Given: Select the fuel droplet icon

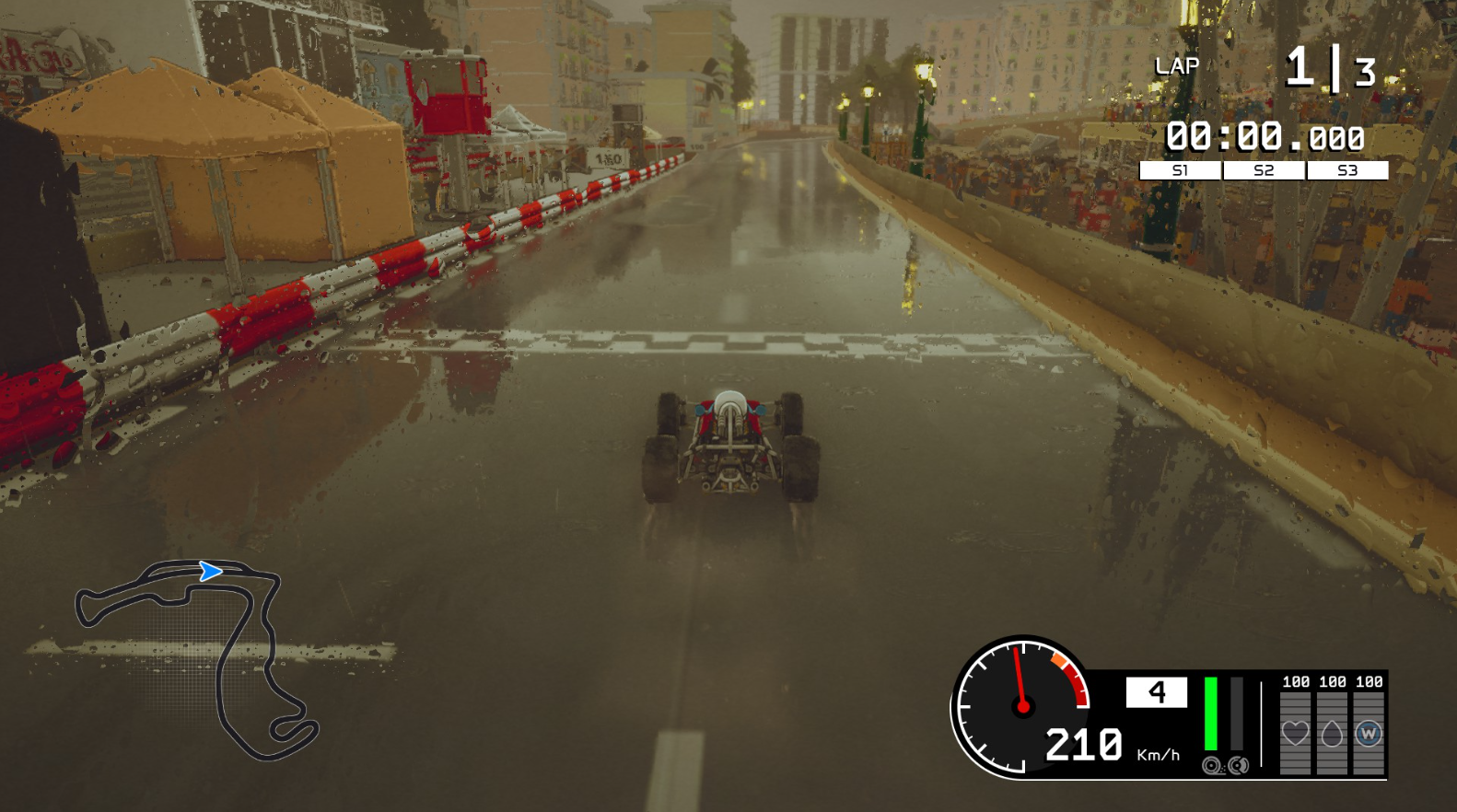Looking at the screenshot, I should pyautogui.click(x=1332, y=733).
